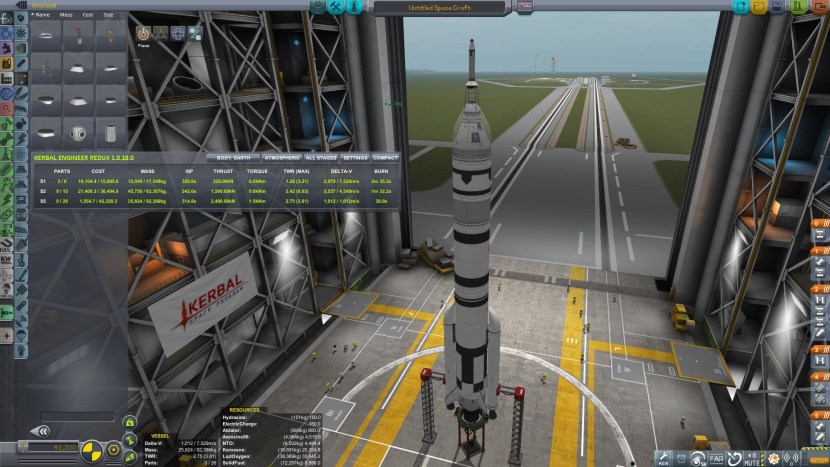
Task: Switch Engineer panel to Compact view
Action: point(385,158)
